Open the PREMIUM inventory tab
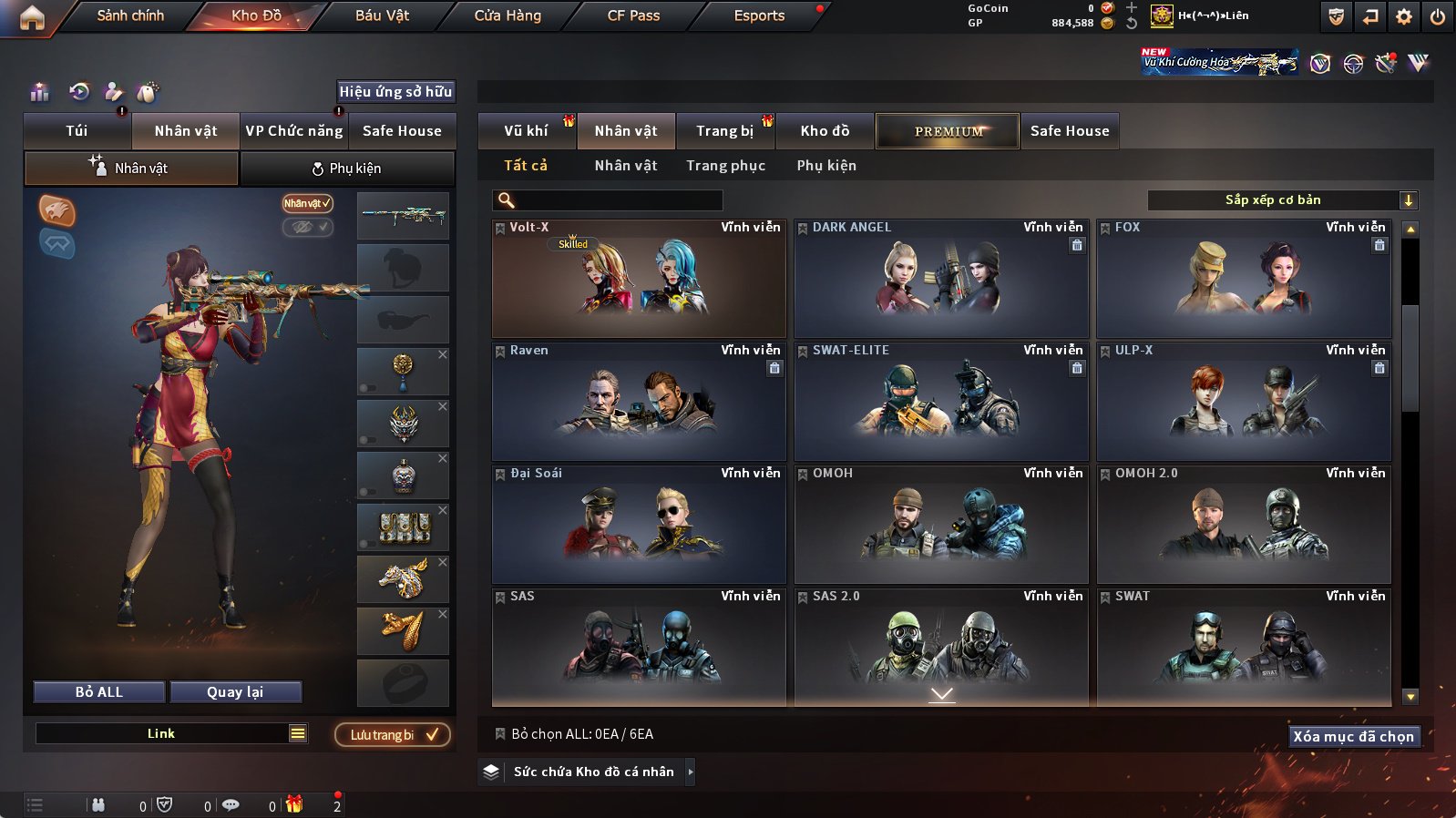Image resolution: width=1456 pixels, height=818 pixels. pyautogui.click(x=948, y=131)
